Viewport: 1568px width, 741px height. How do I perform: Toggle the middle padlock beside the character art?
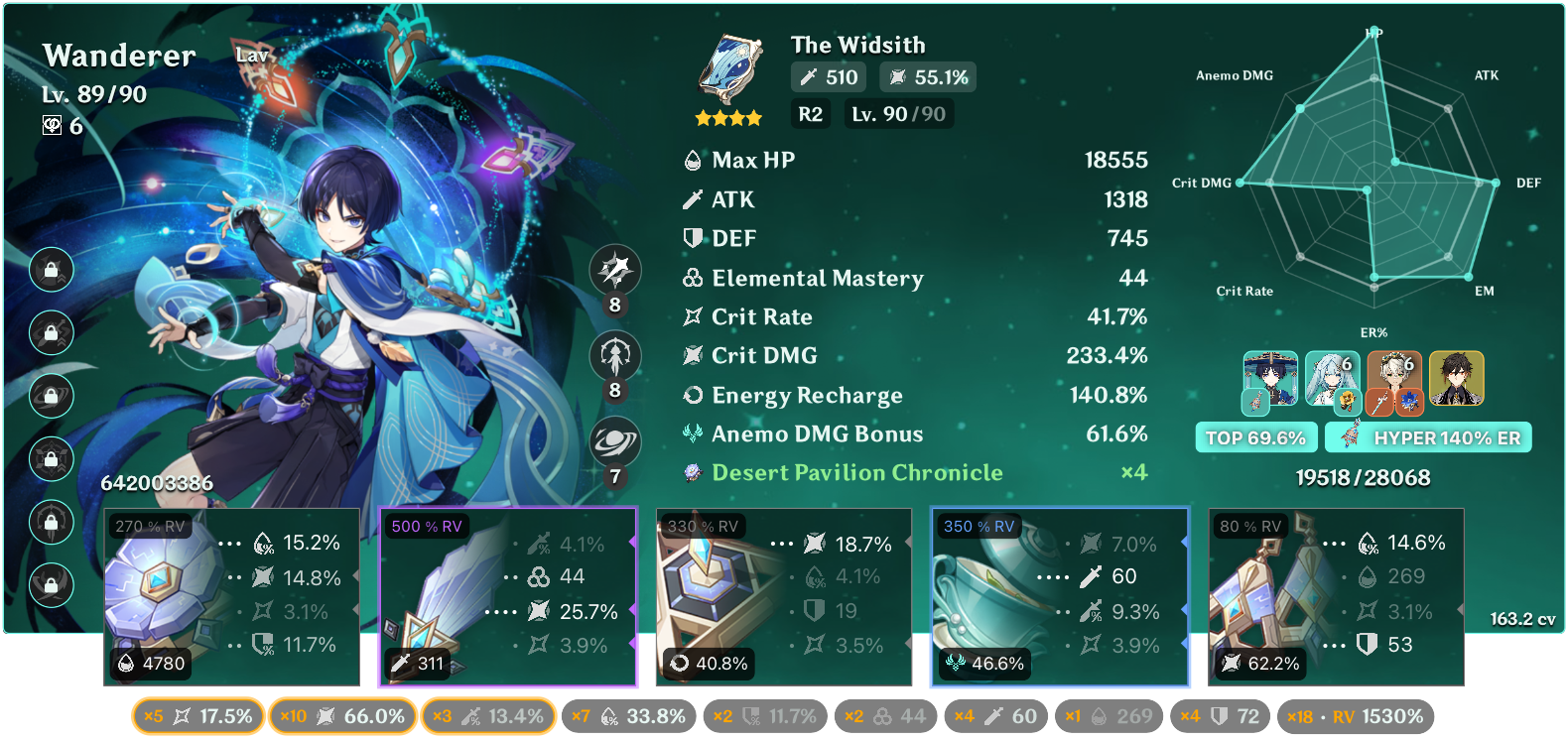pyautogui.click(x=51, y=396)
